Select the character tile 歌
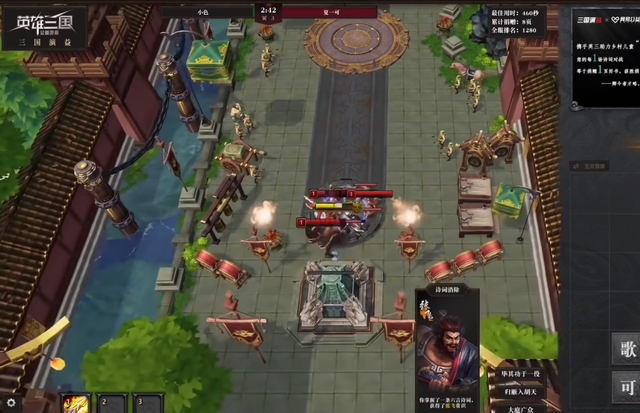The image size is (640, 413). pyautogui.click(x=625, y=349)
